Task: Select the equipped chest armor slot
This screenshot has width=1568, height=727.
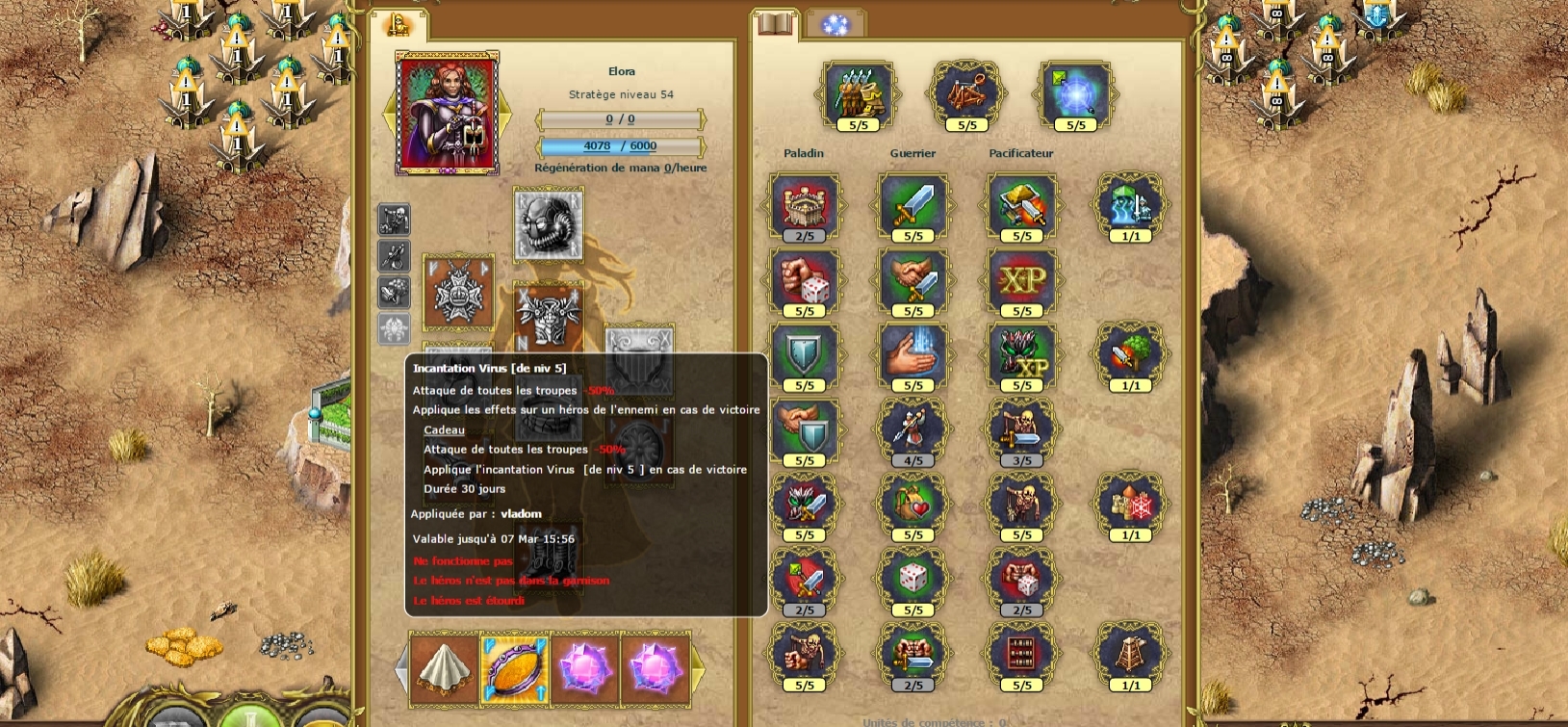Action: point(548,315)
